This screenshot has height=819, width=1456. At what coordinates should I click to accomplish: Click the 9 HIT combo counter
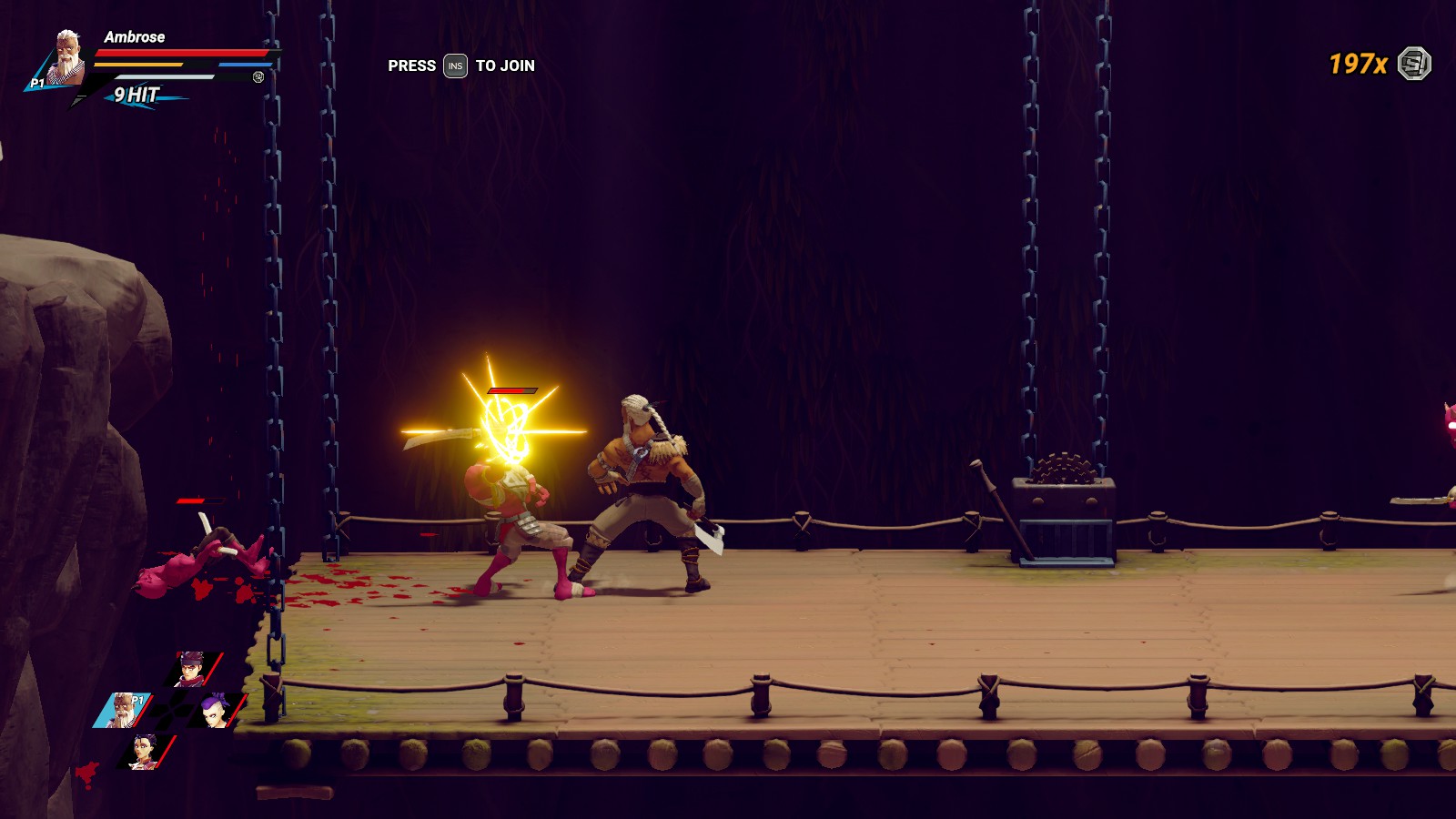(x=136, y=93)
